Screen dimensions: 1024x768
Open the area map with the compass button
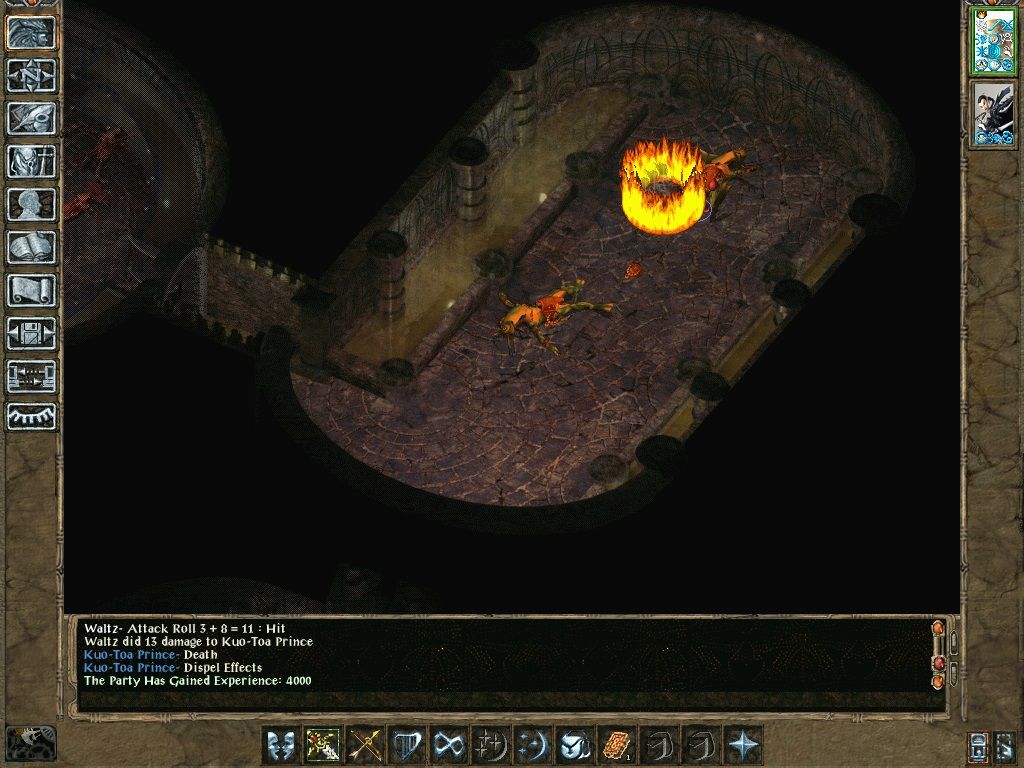pyautogui.click(x=32, y=75)
